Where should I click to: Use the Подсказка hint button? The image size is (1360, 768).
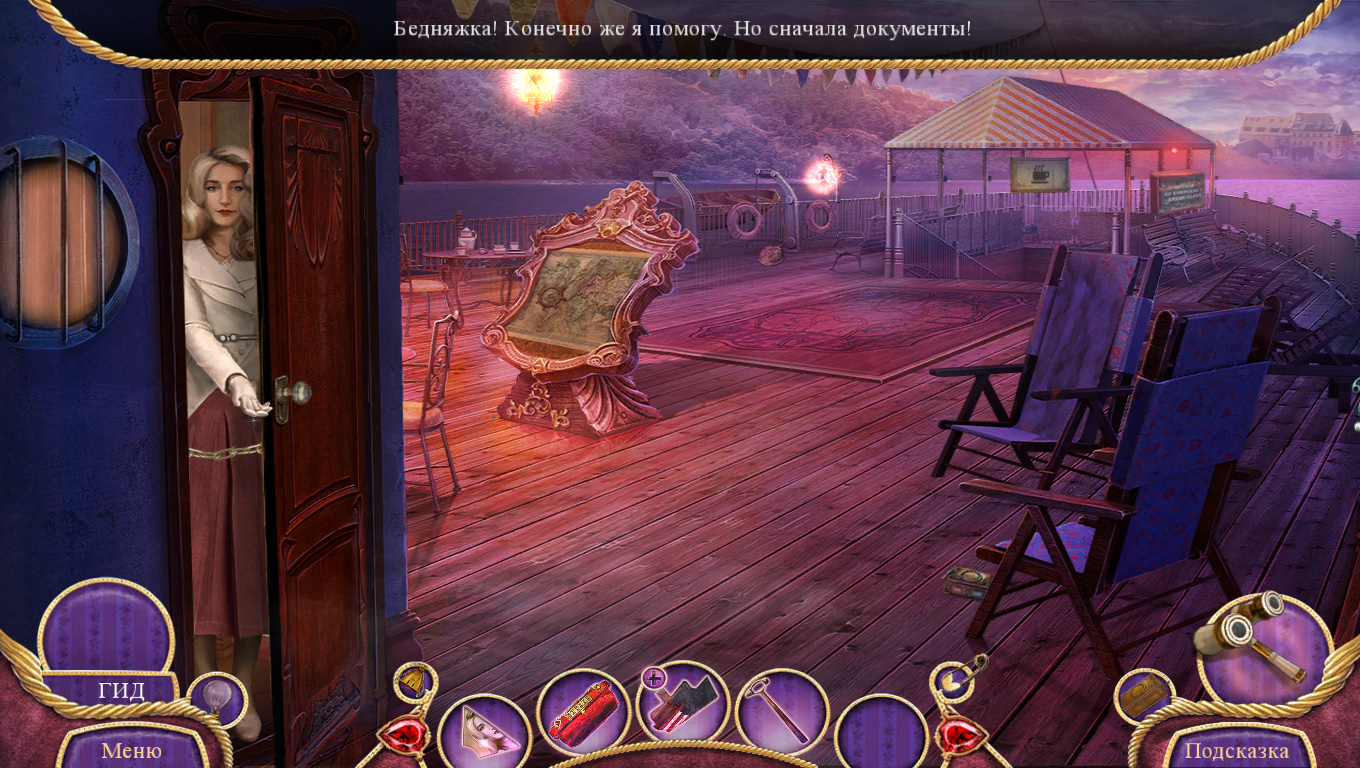pos(1236,750)
